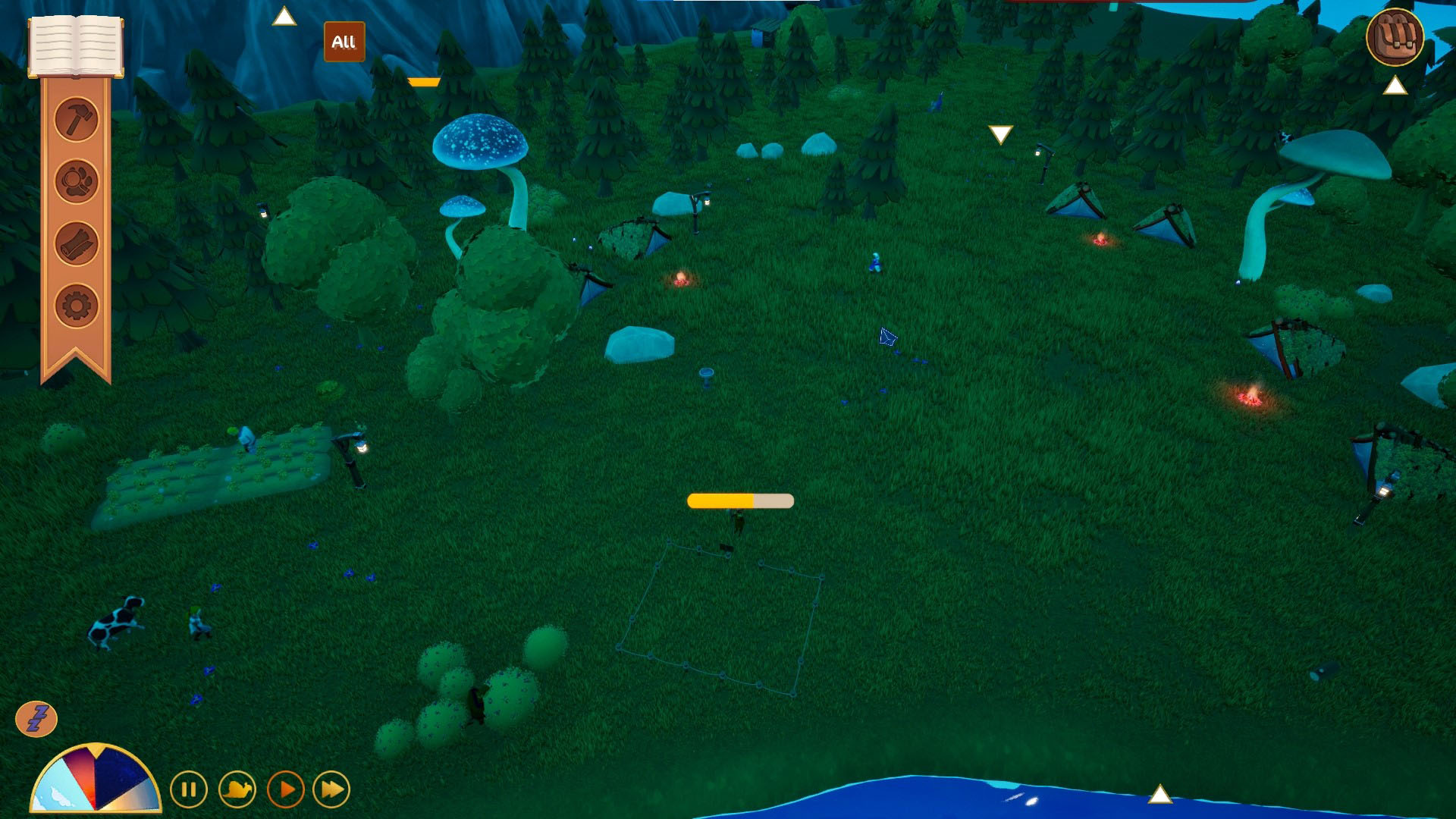Fast-forward the game speed
This screenshot has width=1456, height=819.
[331, 789]
